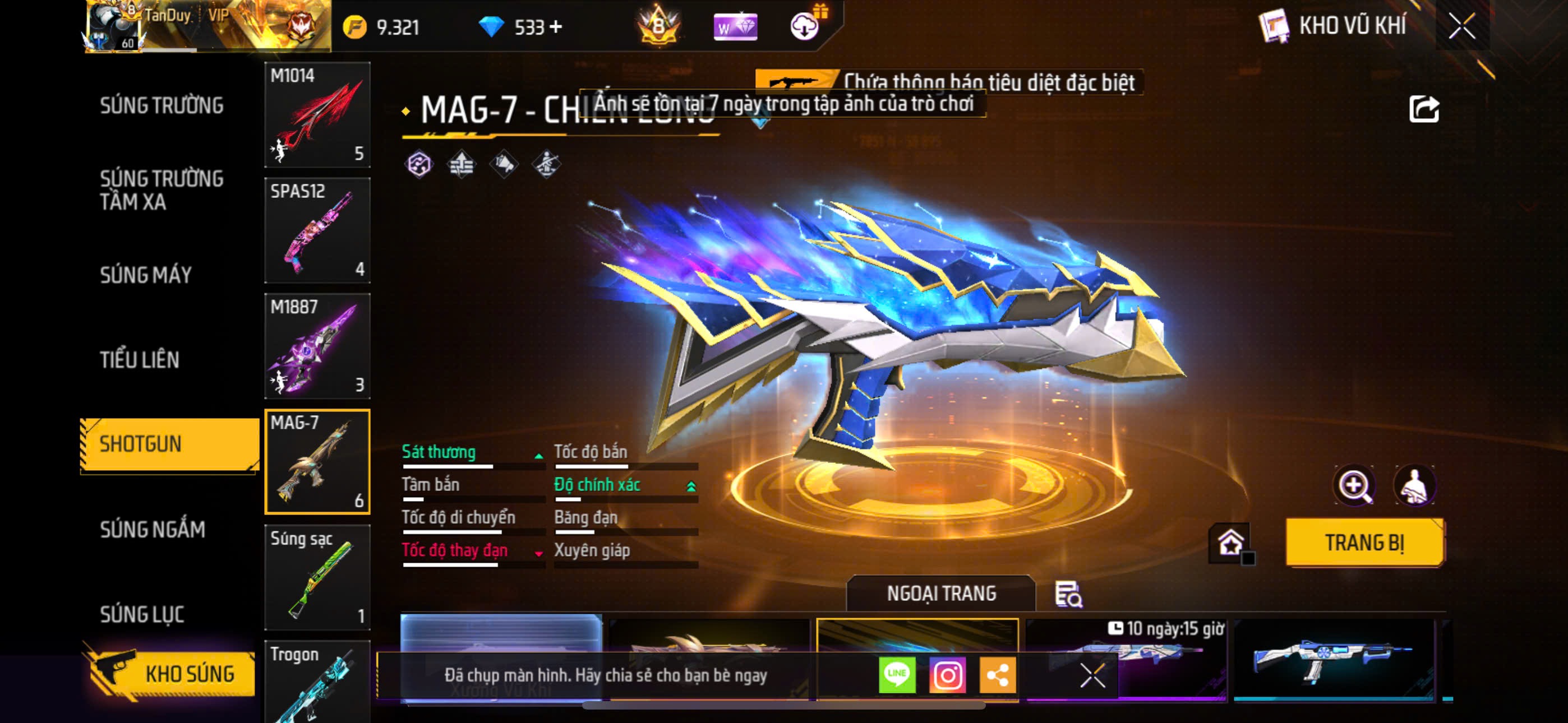
Task: Open the TIỂU LIÊN weapon category
Action: pyautogui.click(x=140, y=360)
